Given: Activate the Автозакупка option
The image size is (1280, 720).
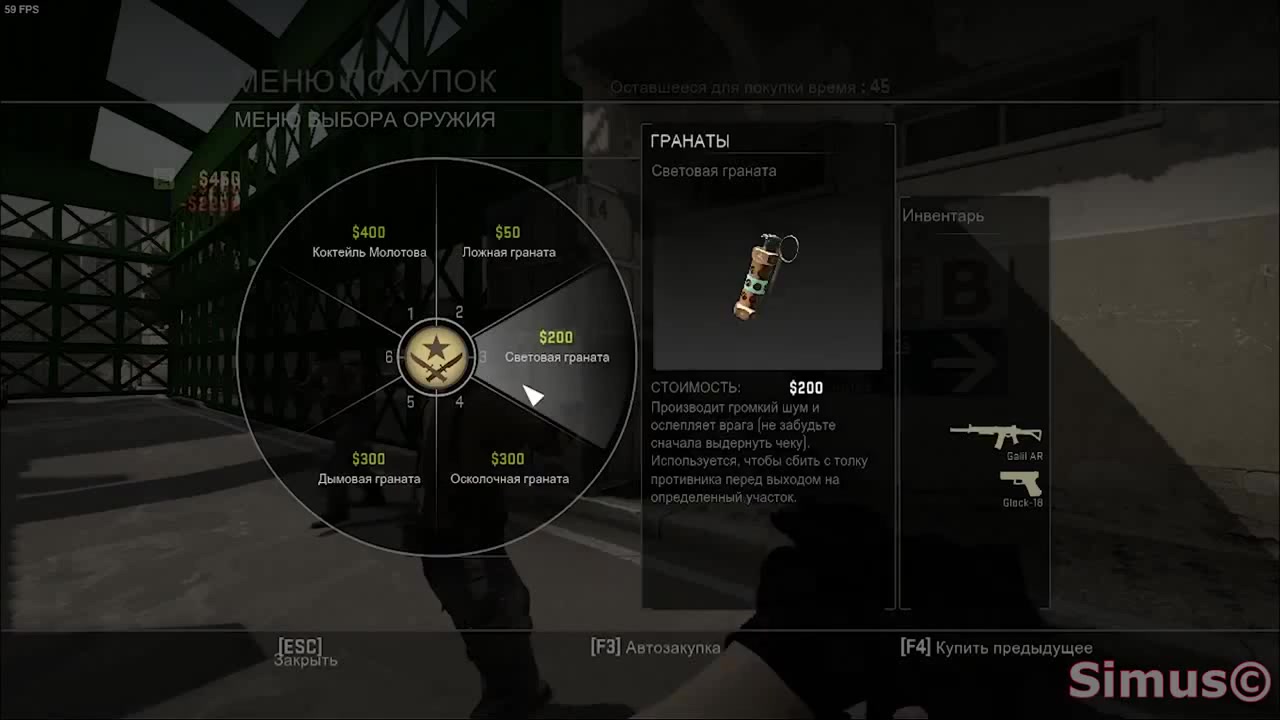Looking at the screenshot, I should [656, 647].
